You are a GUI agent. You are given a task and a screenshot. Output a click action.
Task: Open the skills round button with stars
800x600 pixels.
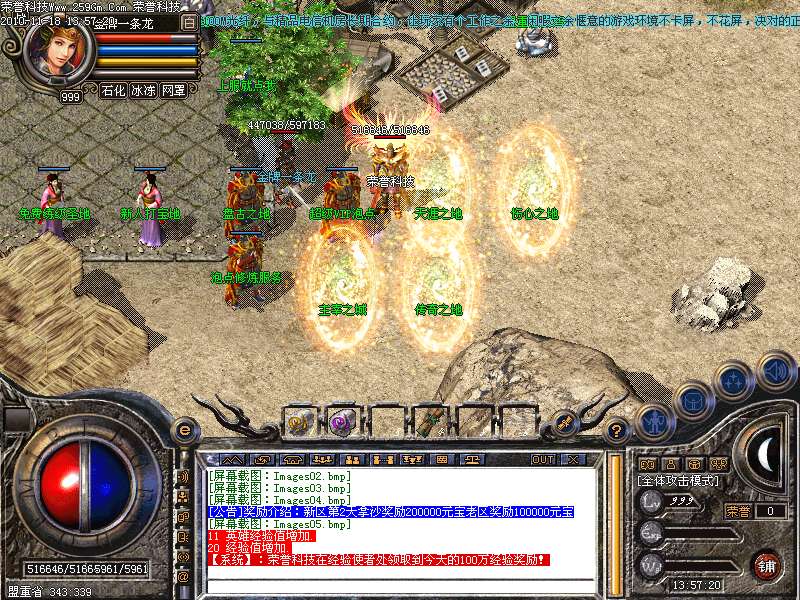pos(733,381)
